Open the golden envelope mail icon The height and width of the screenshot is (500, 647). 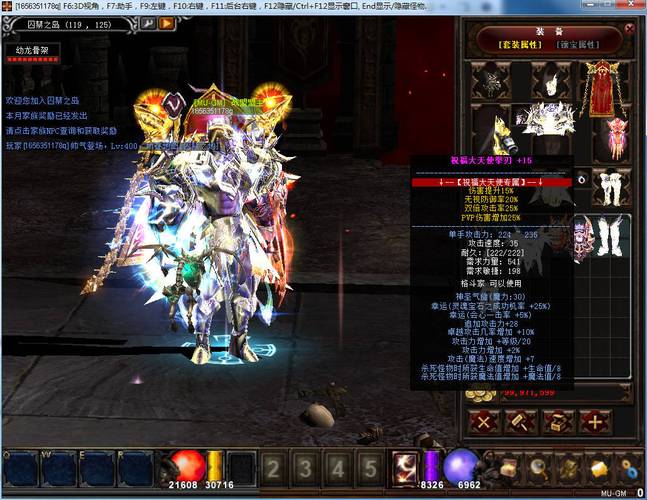(x=599, y=468)
